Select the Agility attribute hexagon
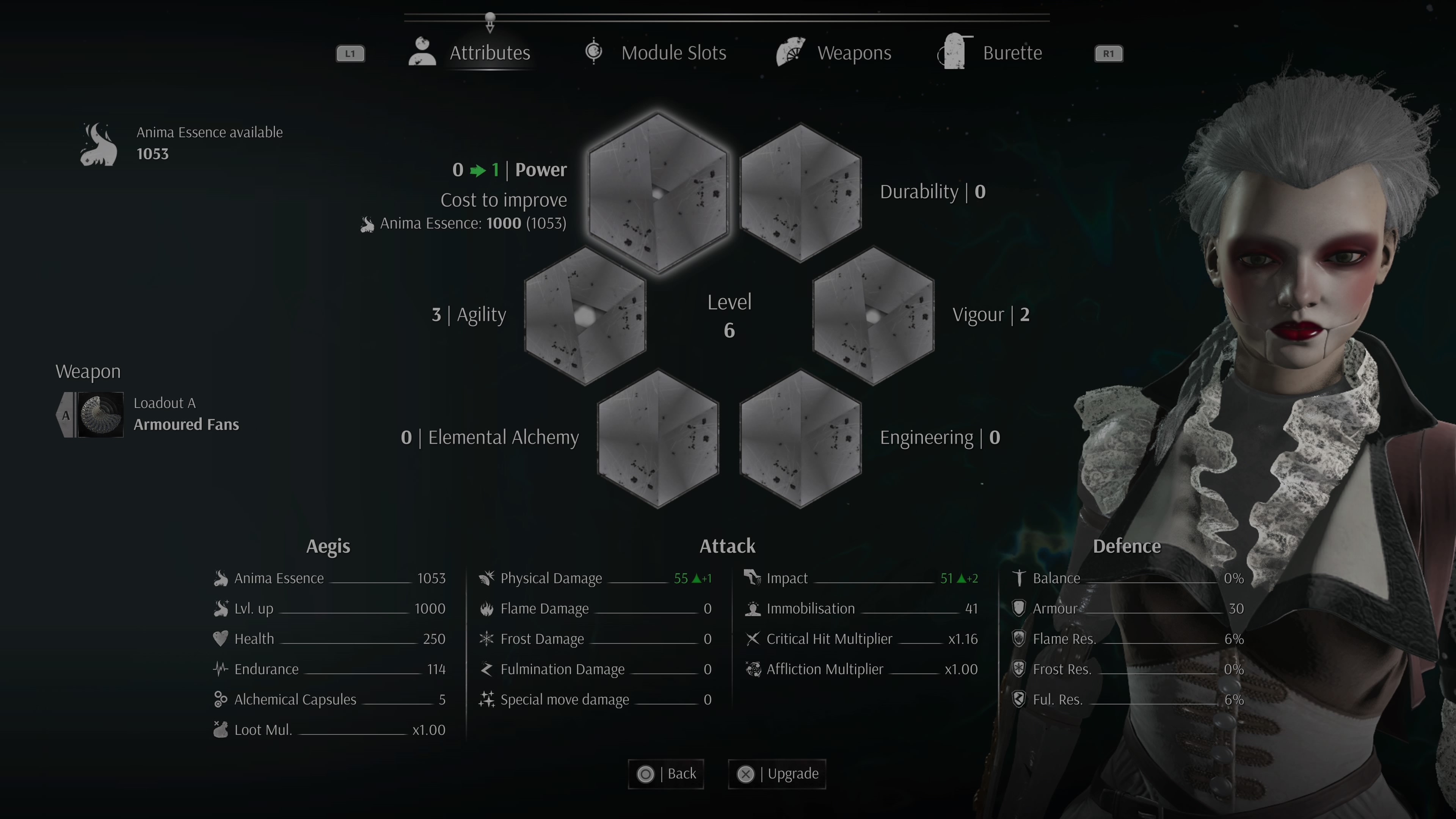The height and width of the screenshot is (819, 1456). tap(585, 315)
